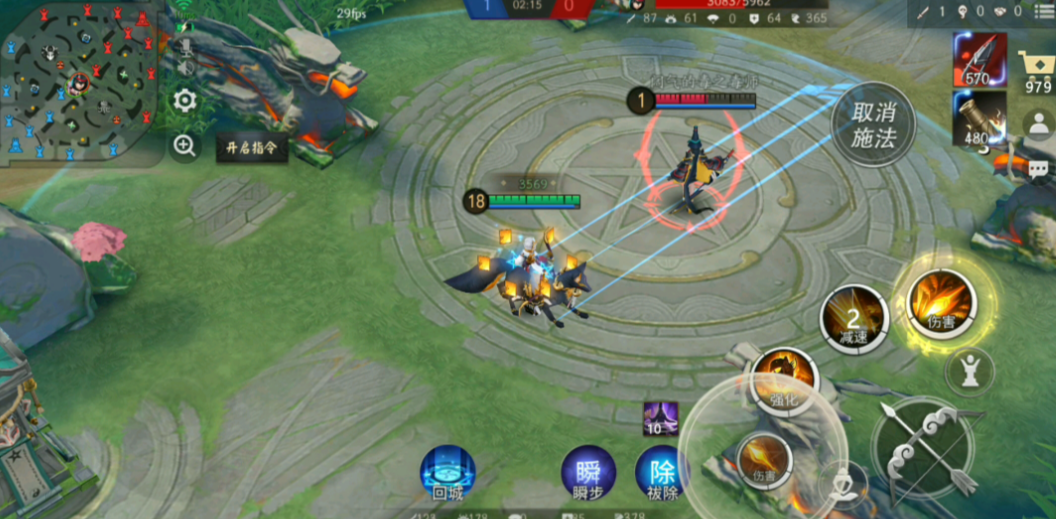Buy the recommended item costing 480
The width and height of the screenshot is (1056, 519).
pyautogui.click(x=979, y=120)
